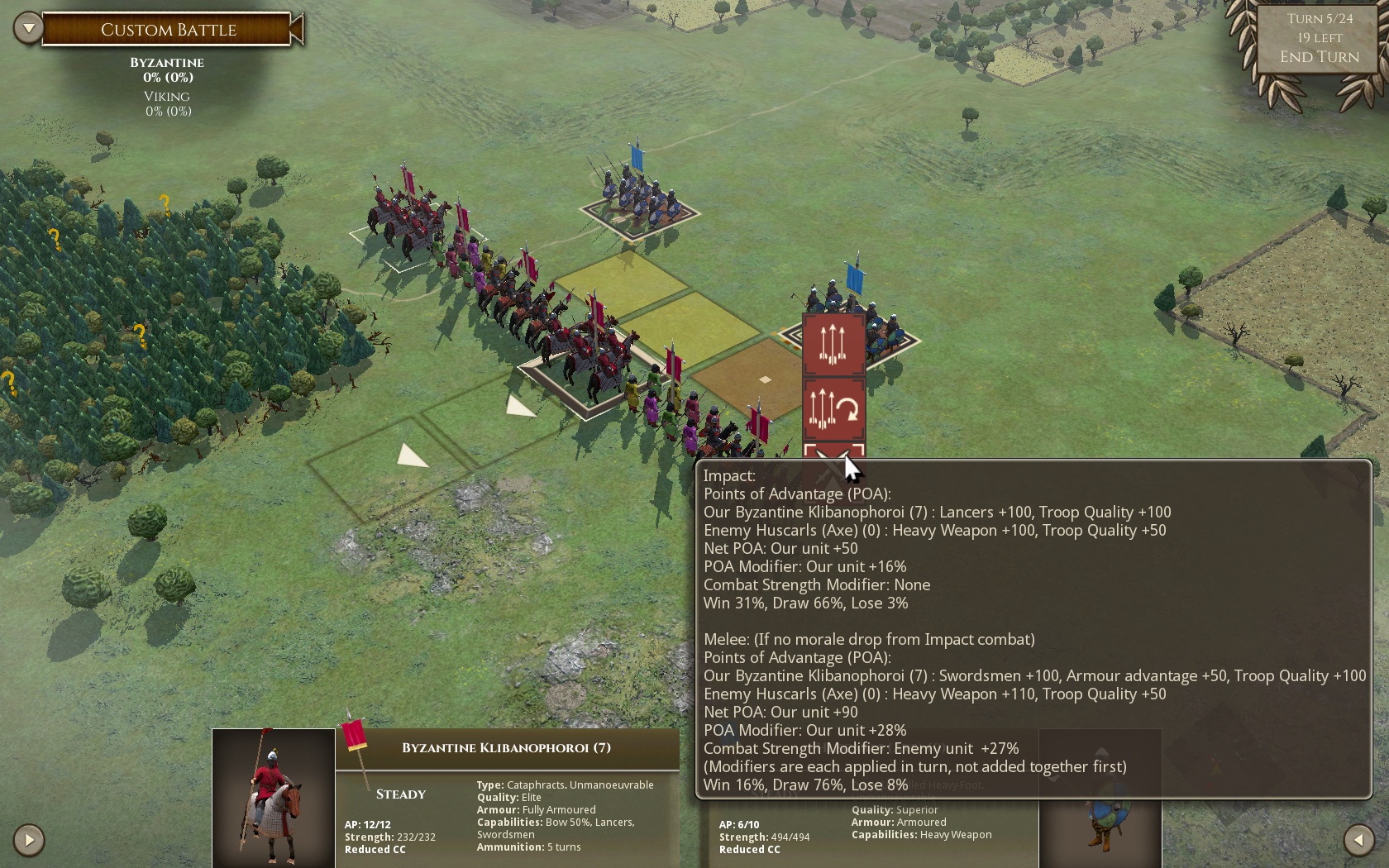Collapse the panel using the circular down arrow

[x=28, y=27]
